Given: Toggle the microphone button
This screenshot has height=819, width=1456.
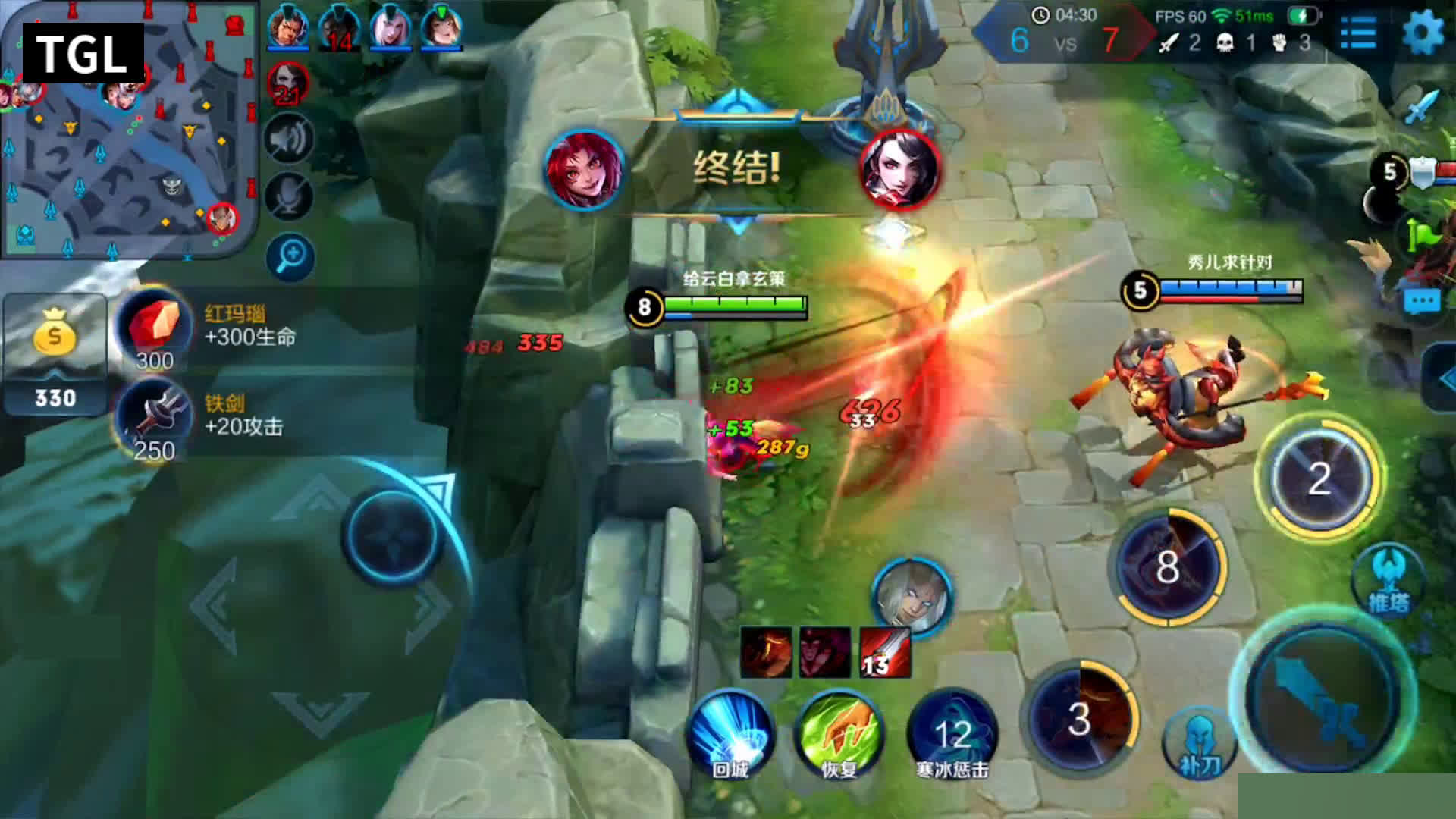Looking at the screenshot, I should [x=289, y=196].
